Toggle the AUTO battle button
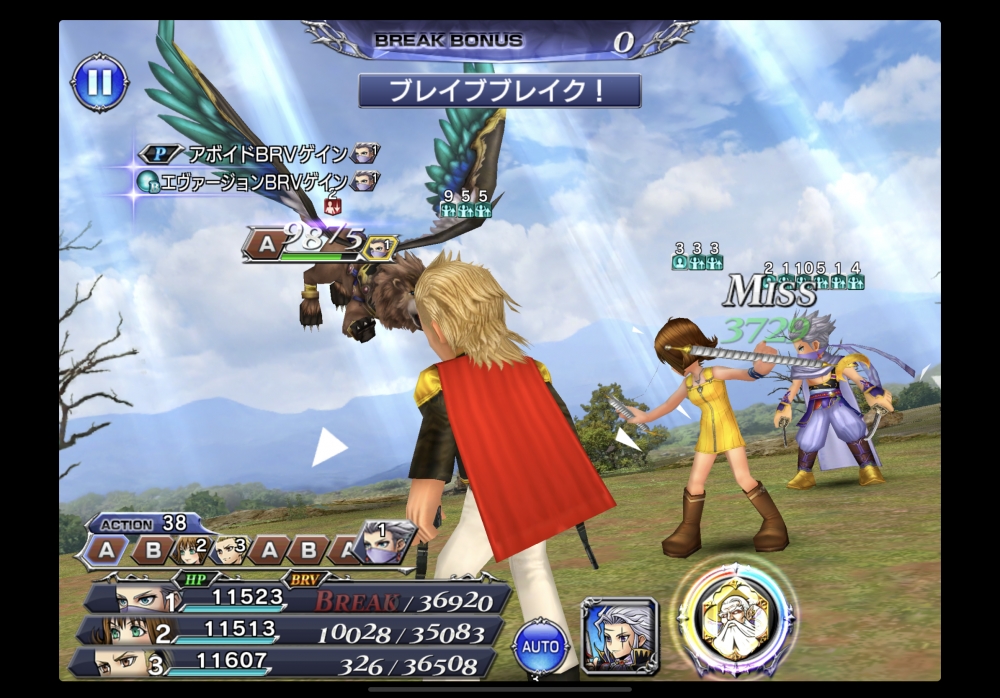This screenshot has height=698, width=1000. coord(541,647)
